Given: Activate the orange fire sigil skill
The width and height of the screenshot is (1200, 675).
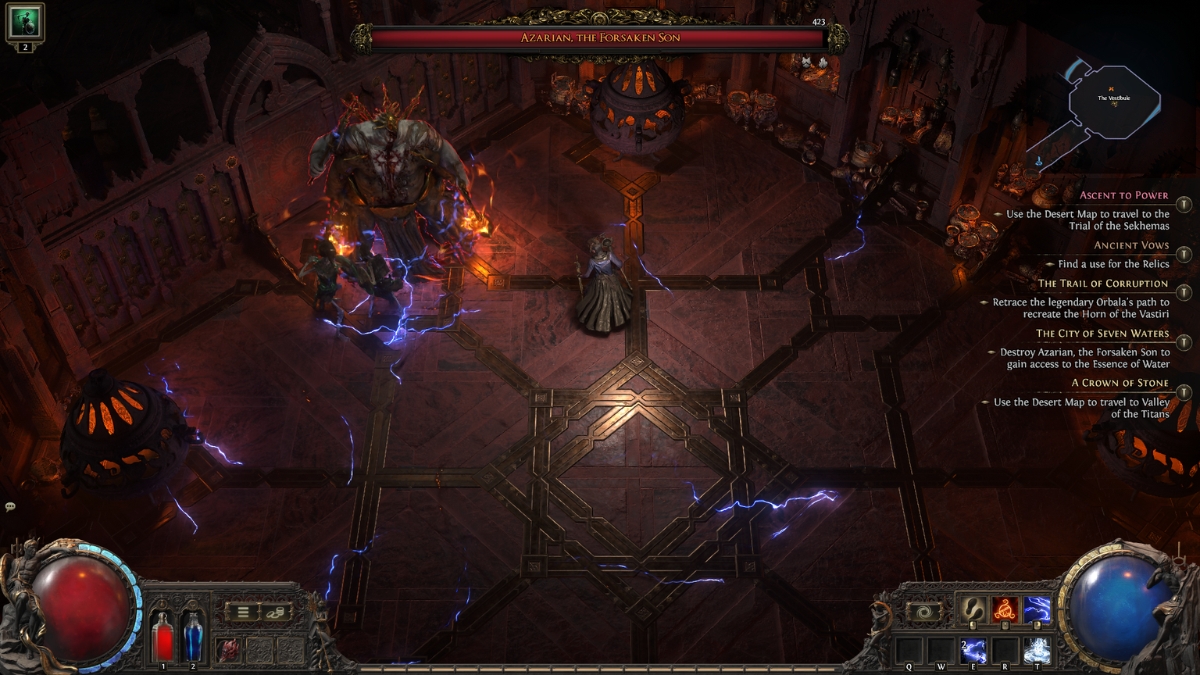Looking at the screenshot, I should coord(1004,609).
